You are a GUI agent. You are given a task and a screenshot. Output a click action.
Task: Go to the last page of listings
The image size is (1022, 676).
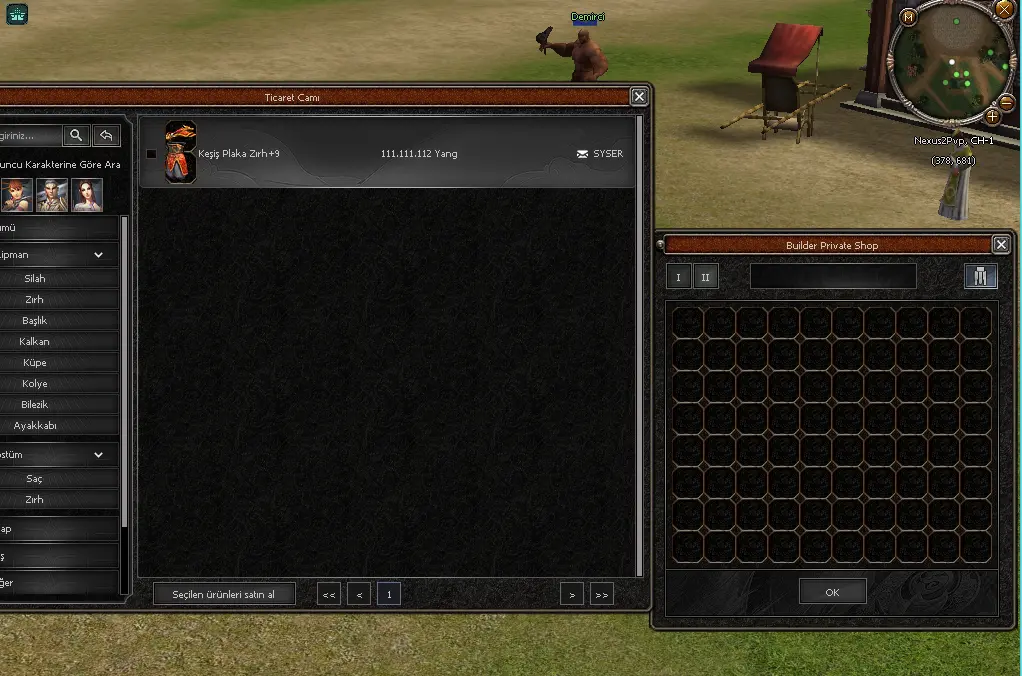[601, 594]
